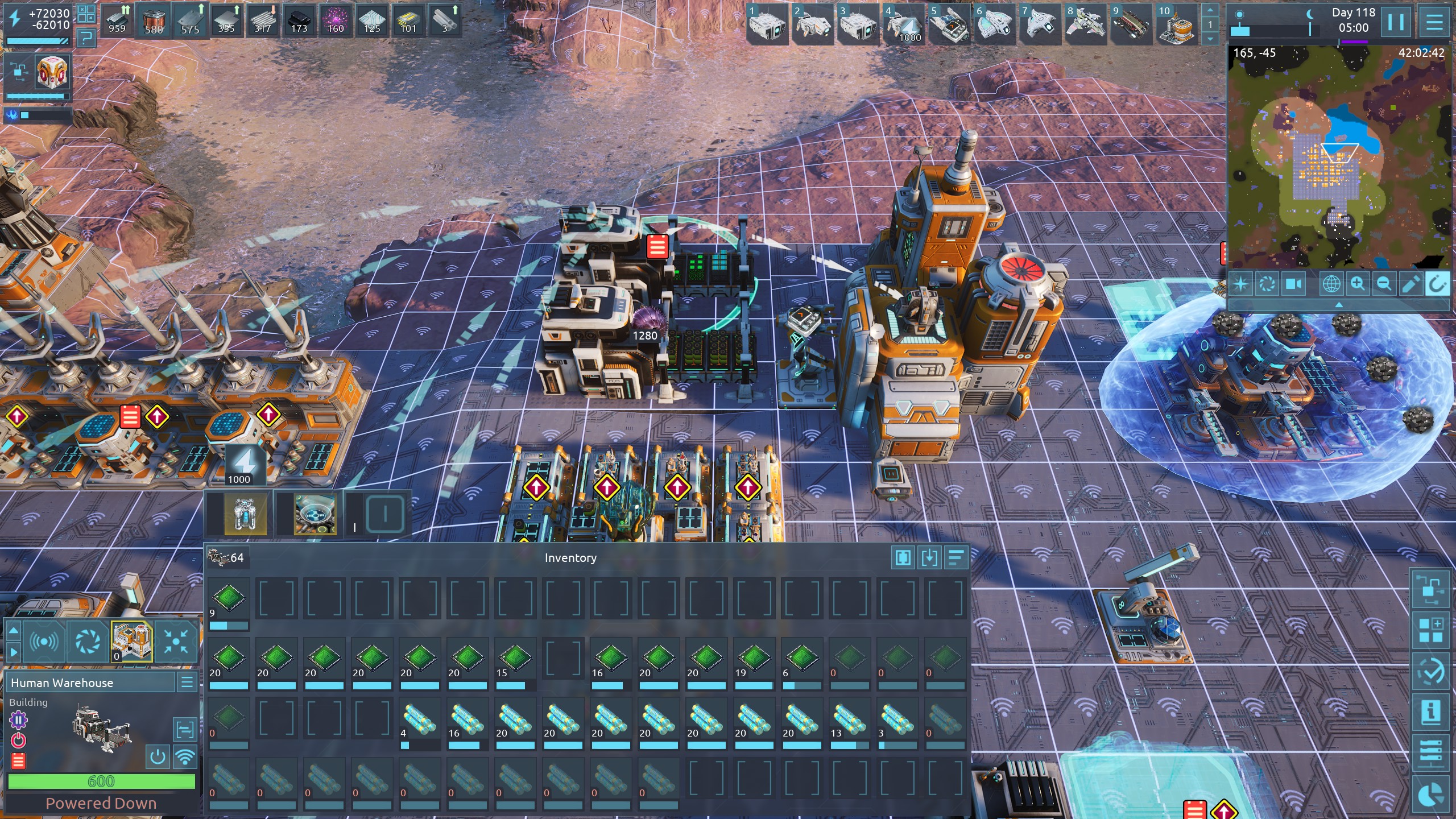
Task: Open the question mark help button
Action: (86, 38)
